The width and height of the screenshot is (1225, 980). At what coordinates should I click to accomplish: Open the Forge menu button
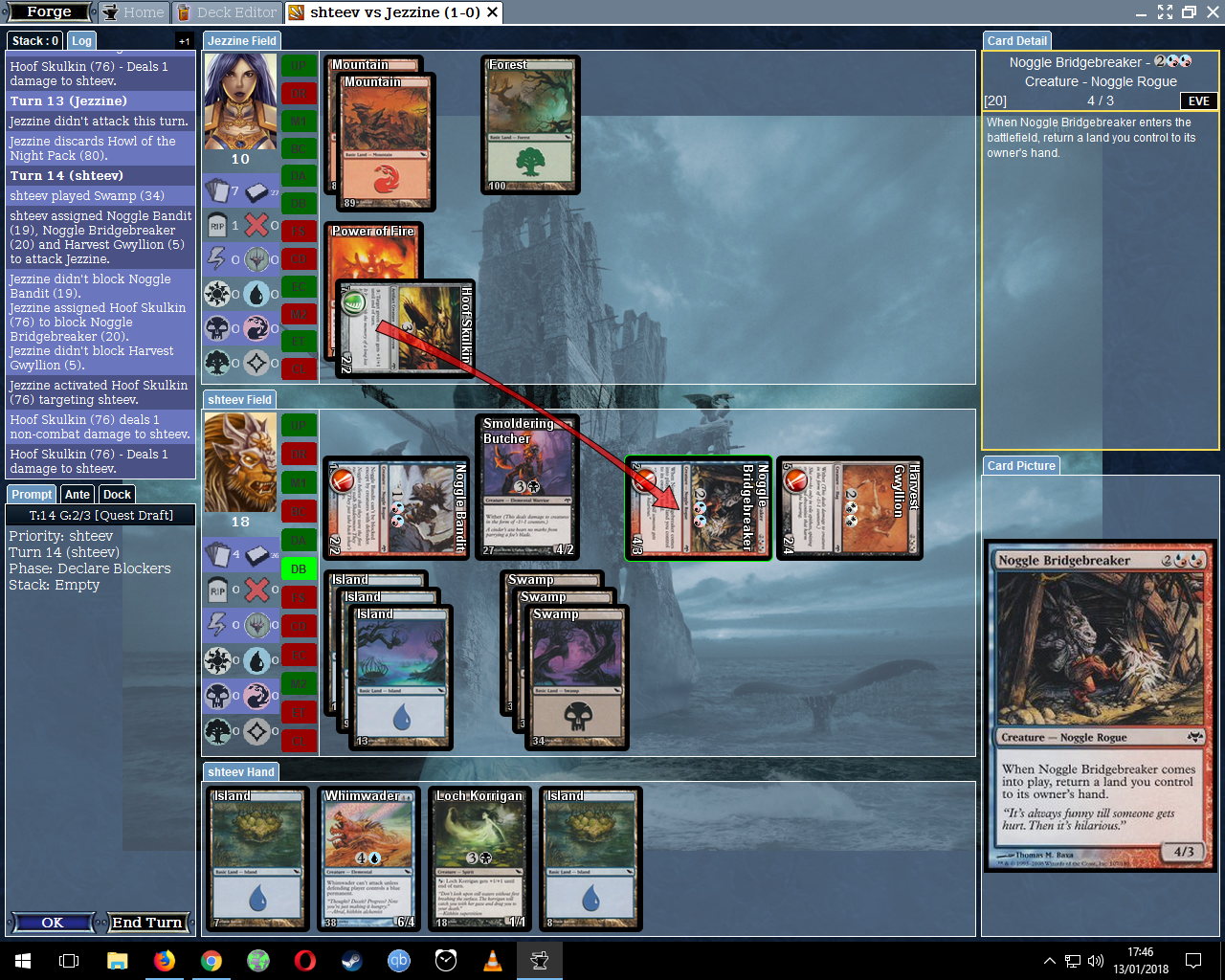tap(49, 12)
